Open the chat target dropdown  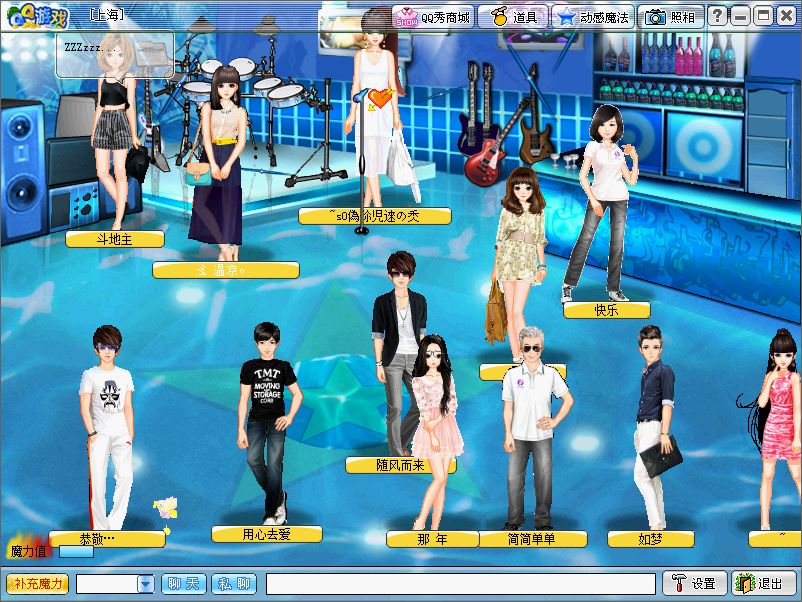145,584
